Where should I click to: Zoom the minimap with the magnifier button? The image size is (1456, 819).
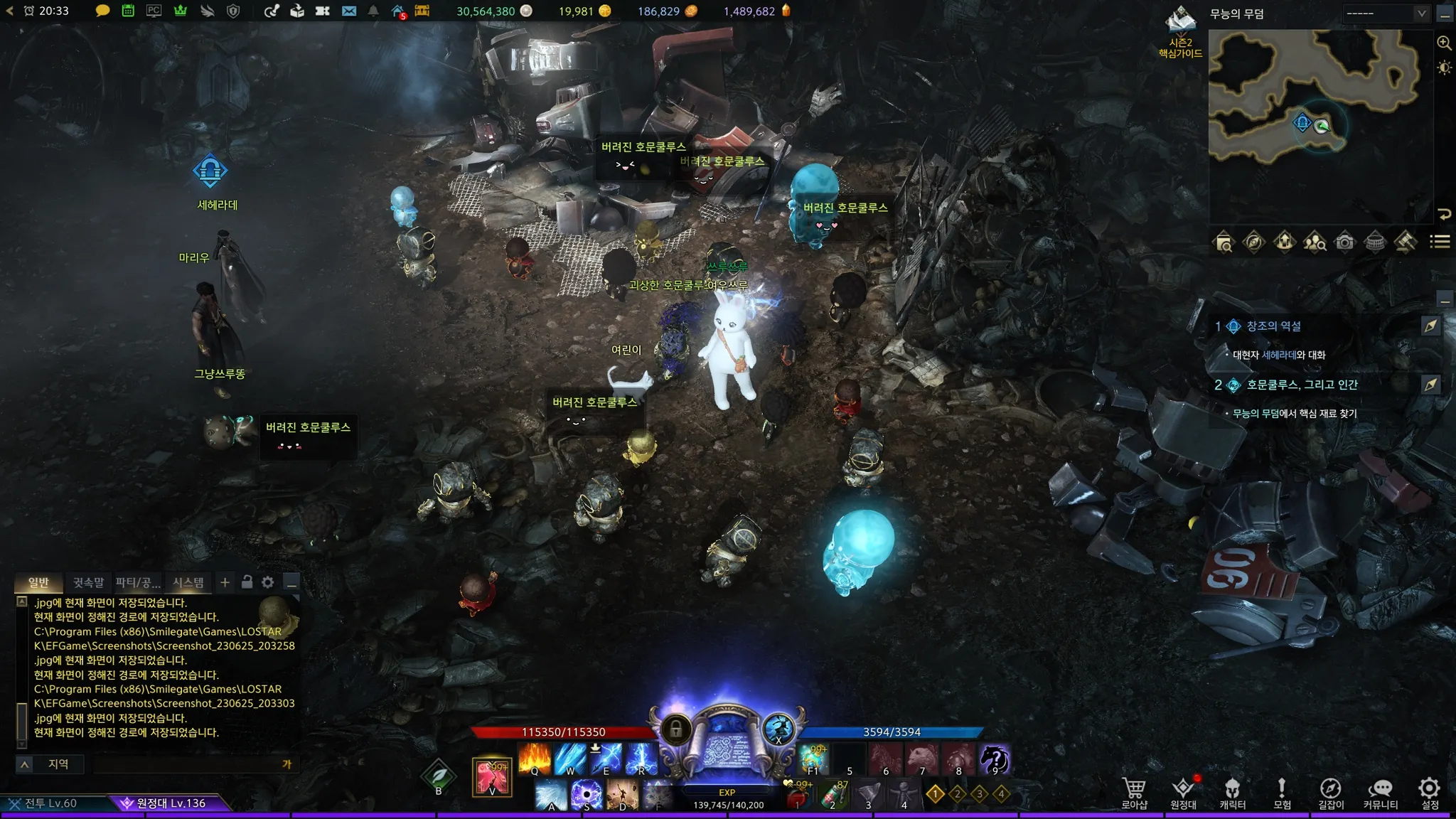click(x=1444, y=43)
